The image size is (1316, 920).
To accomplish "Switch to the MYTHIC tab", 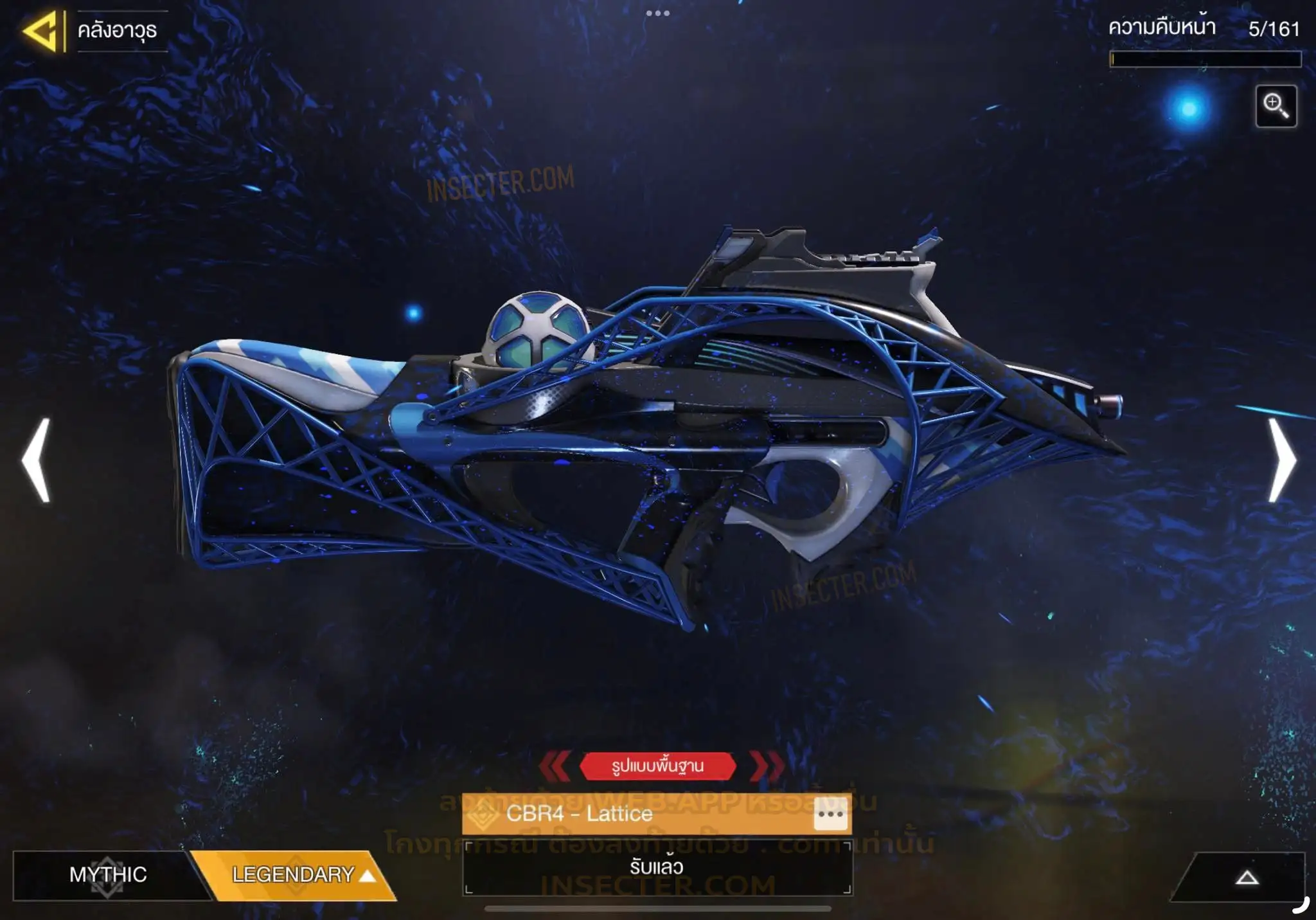I will click(107, 874).
